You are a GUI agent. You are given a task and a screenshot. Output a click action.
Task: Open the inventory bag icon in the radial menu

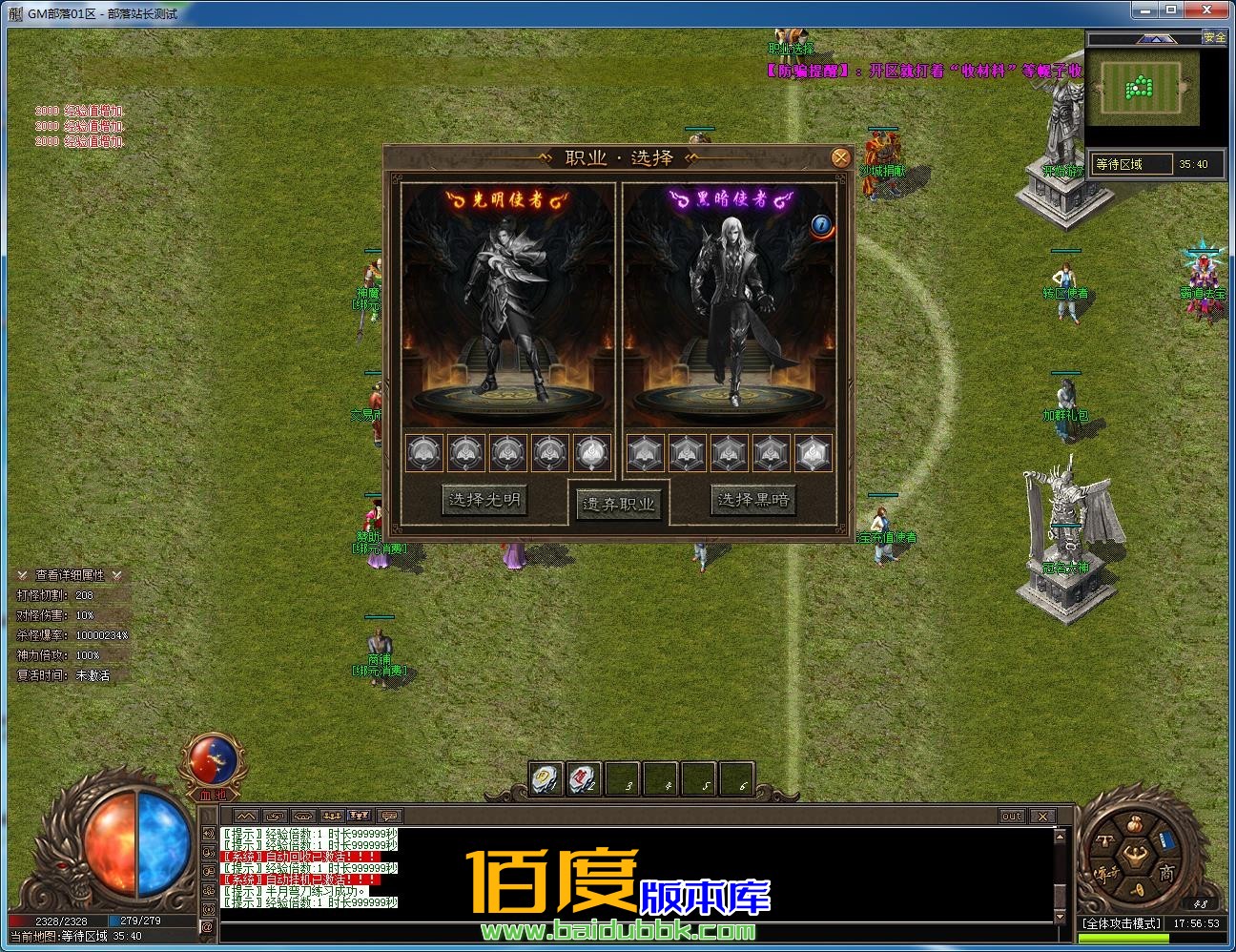click(1133, 823)
